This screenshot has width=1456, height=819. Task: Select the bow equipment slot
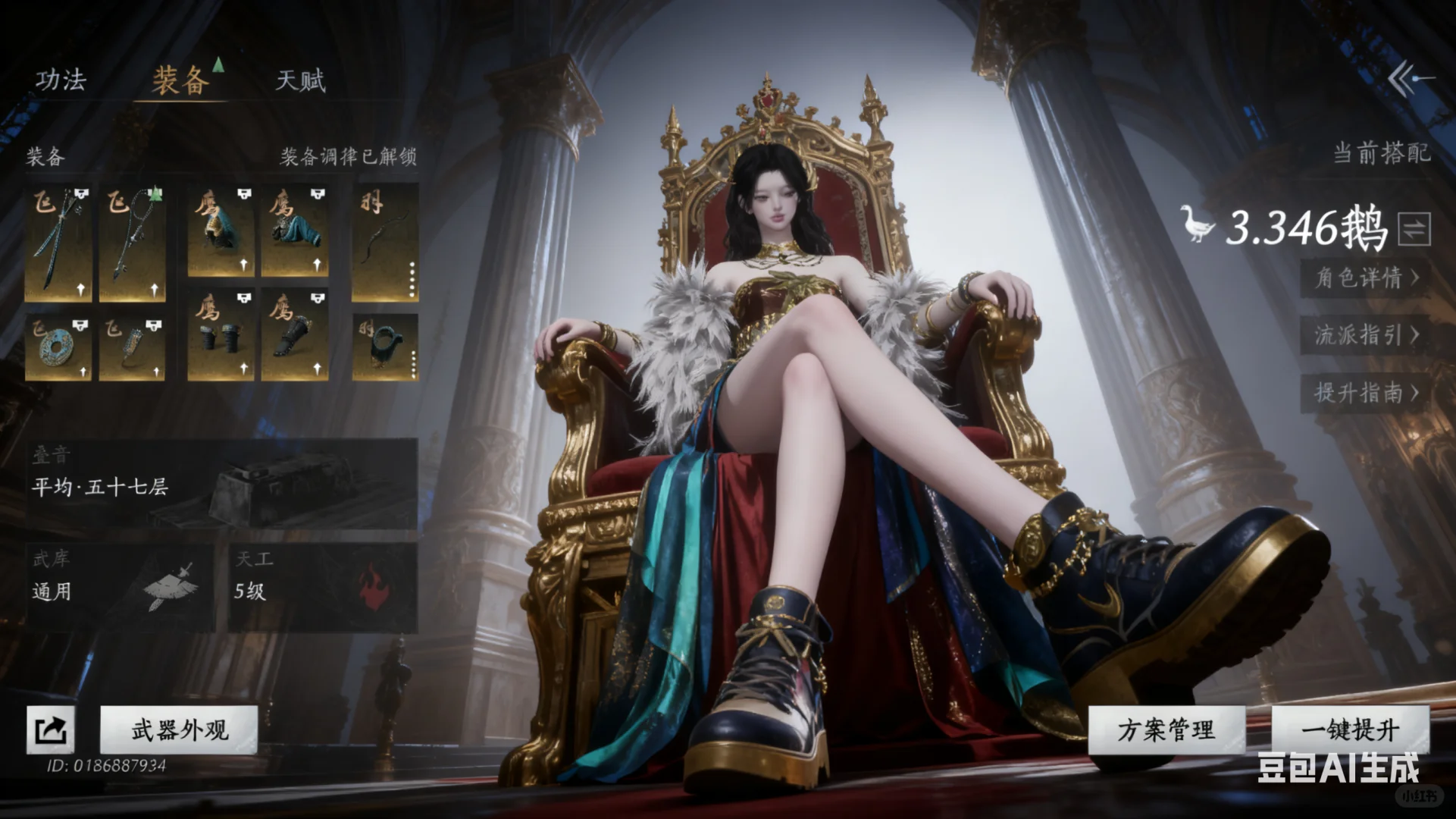(385, 243)
